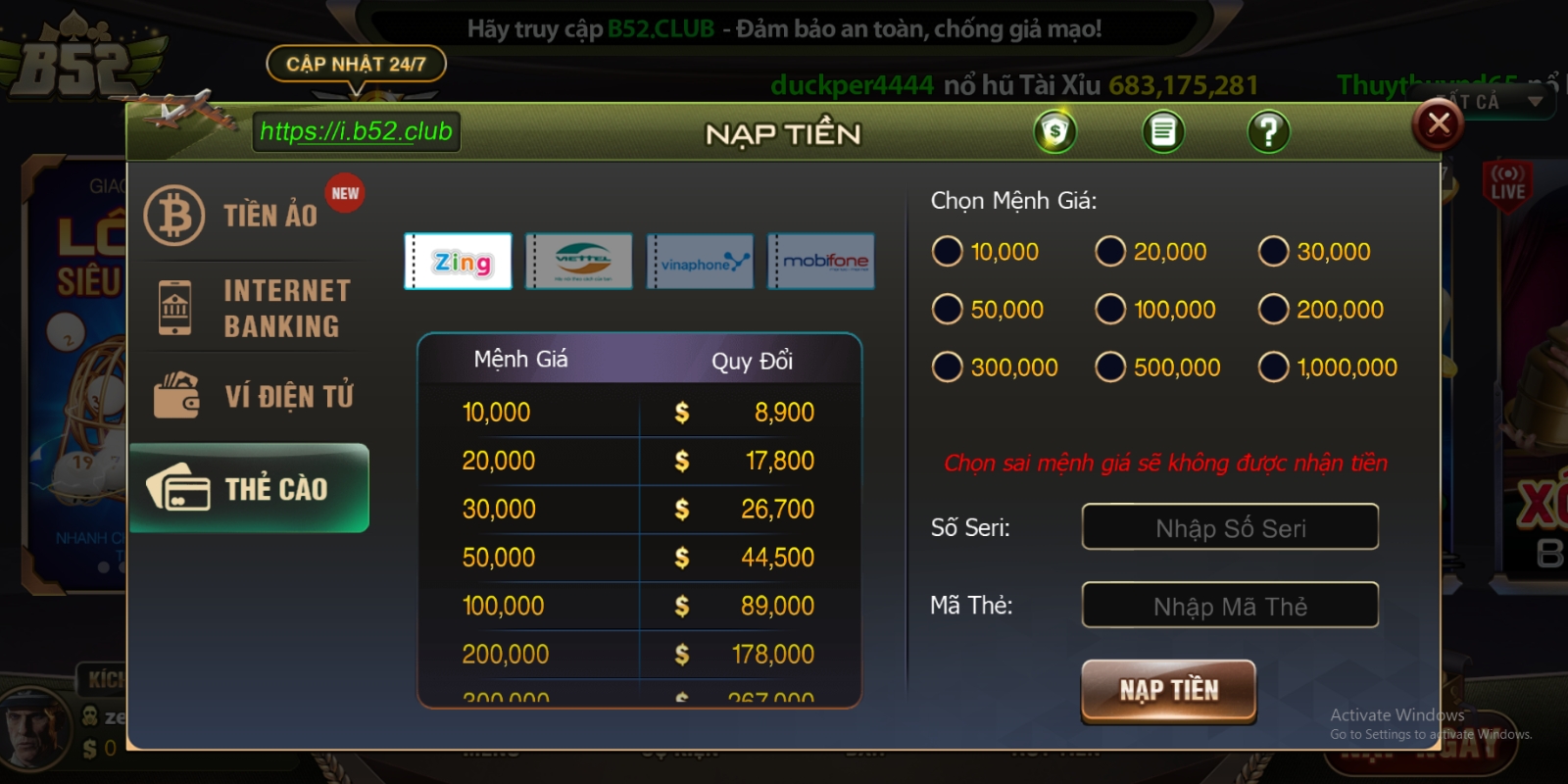The width and height of the screenshot is (1568, 784).
Task: Click the Số Seri input field
Action: 1230,527
